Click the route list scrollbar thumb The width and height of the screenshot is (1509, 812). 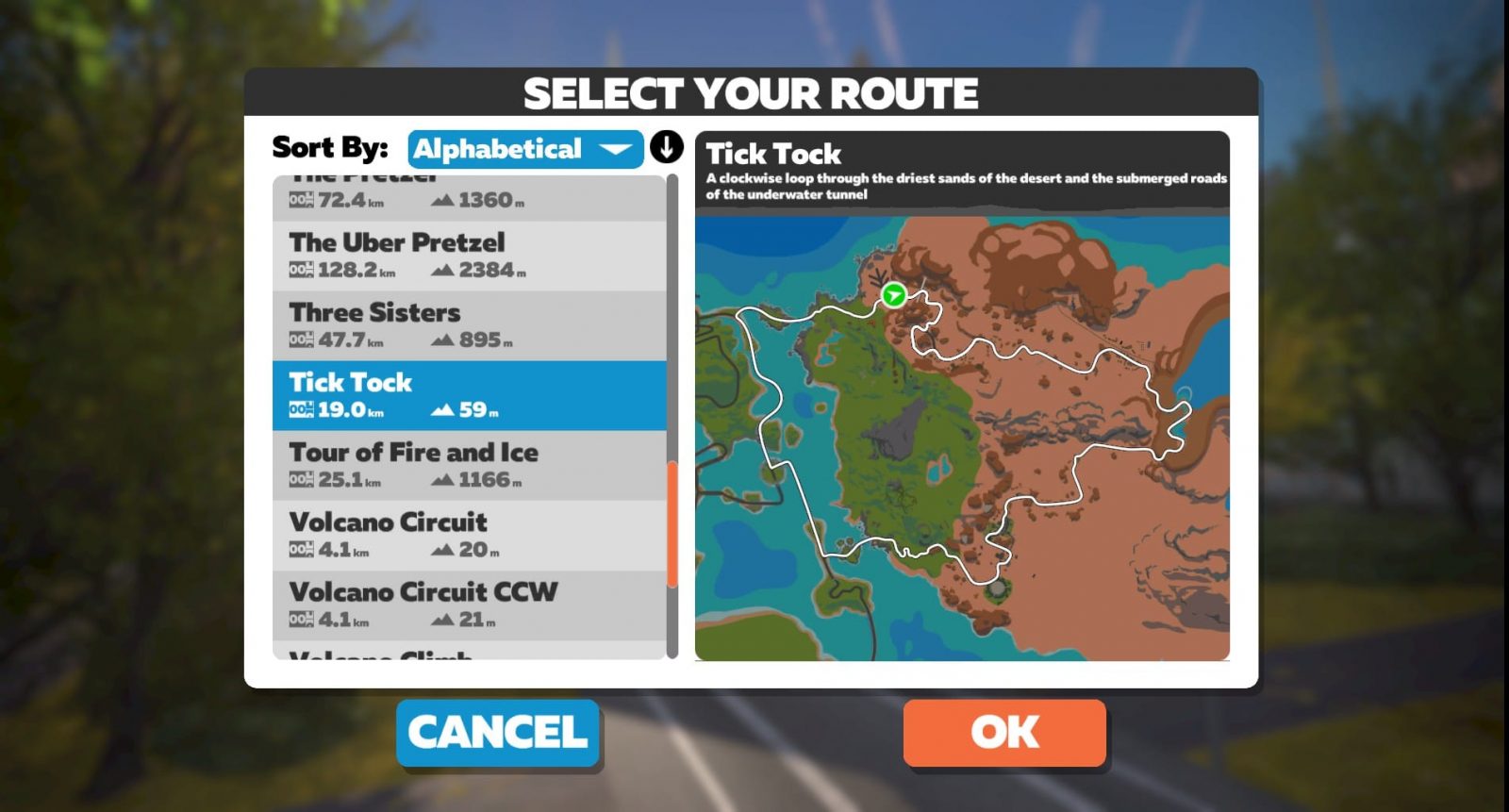coord(672,523)
